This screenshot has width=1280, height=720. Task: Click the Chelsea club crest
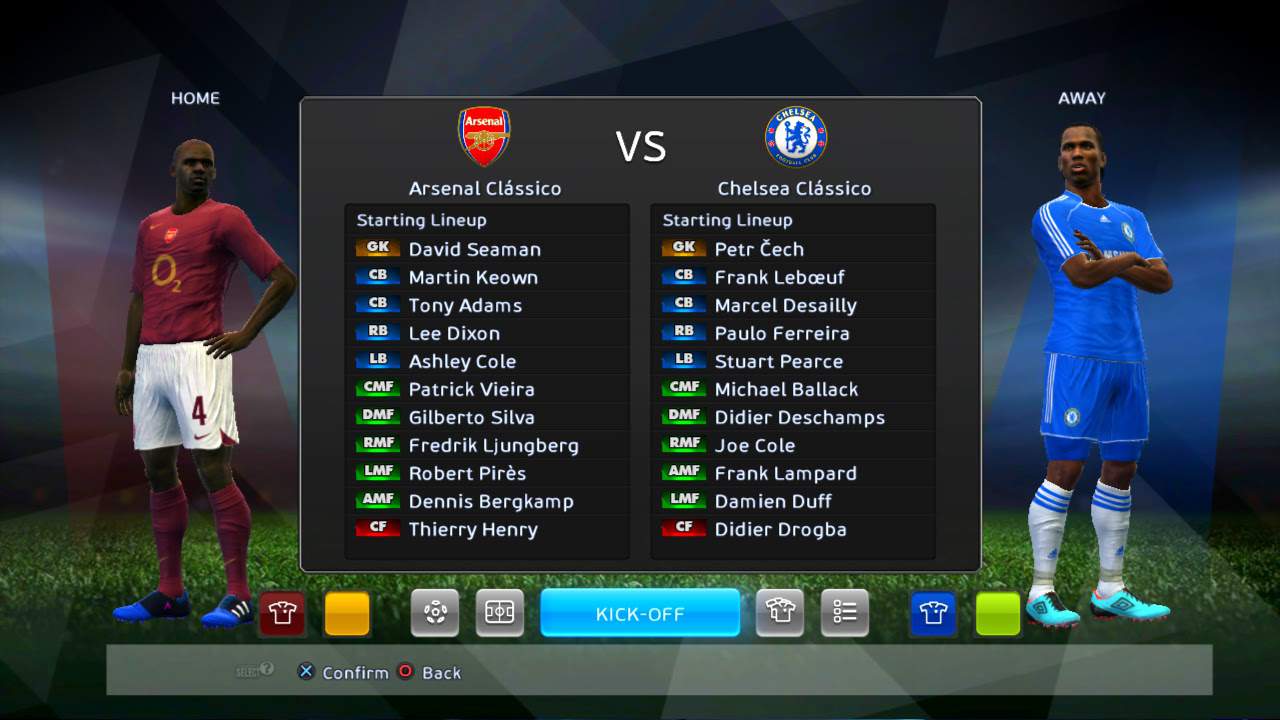click(x=796, y=136)
